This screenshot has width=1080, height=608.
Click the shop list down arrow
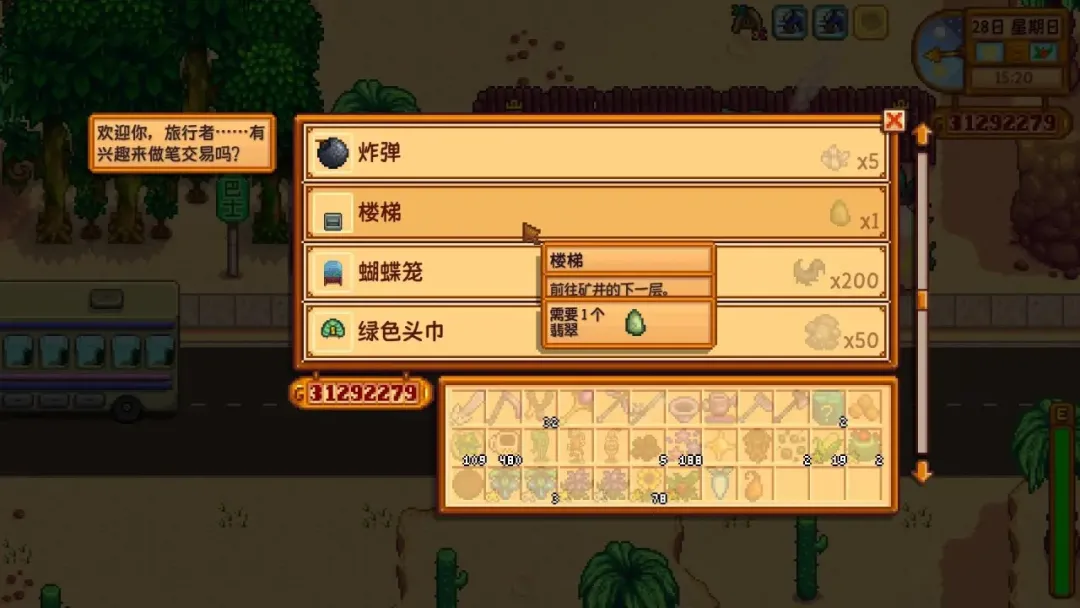tap(922, 470)
